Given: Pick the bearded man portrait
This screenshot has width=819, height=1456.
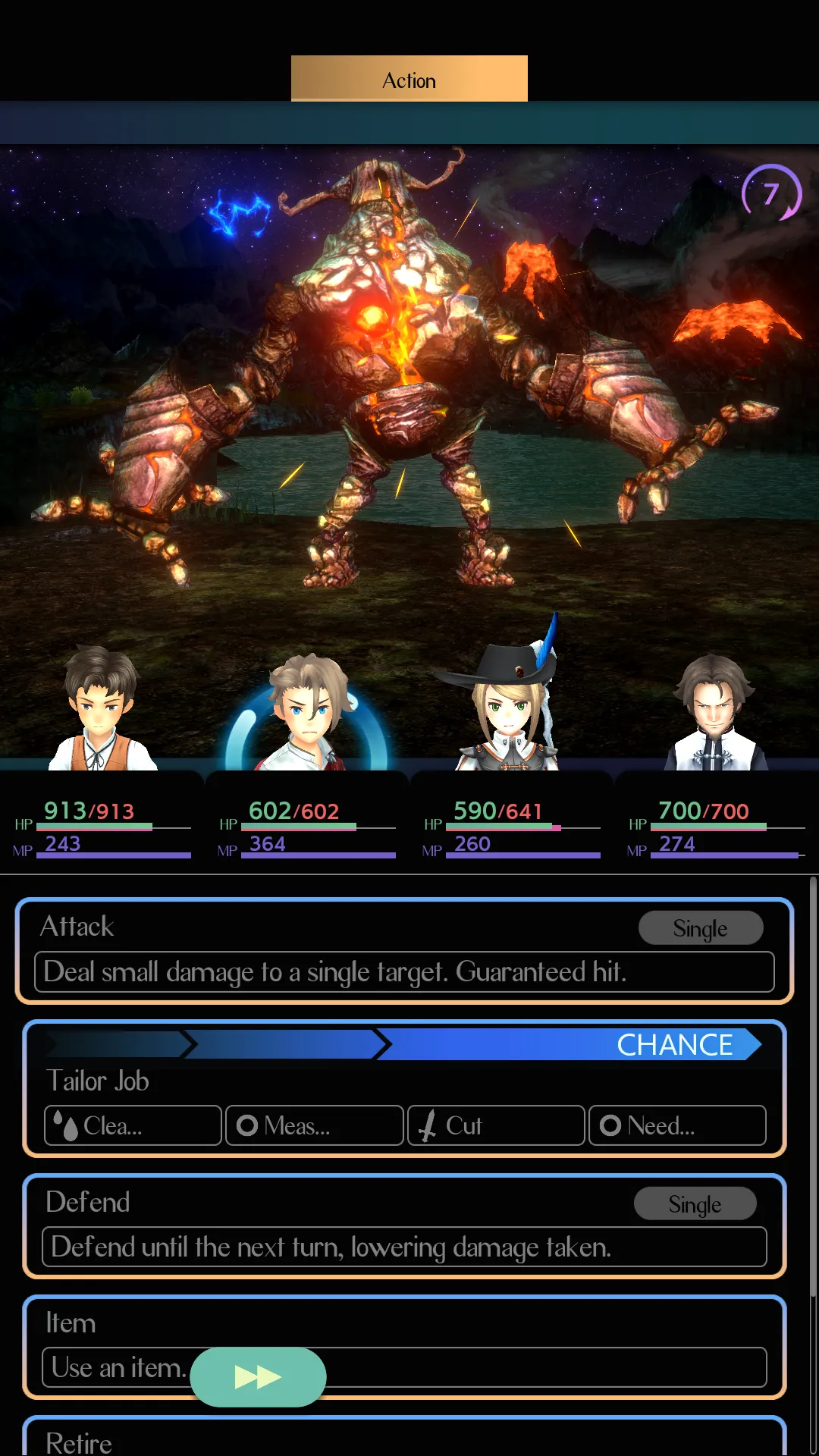Looking at the screenshot, I should (x=715, y=713).
